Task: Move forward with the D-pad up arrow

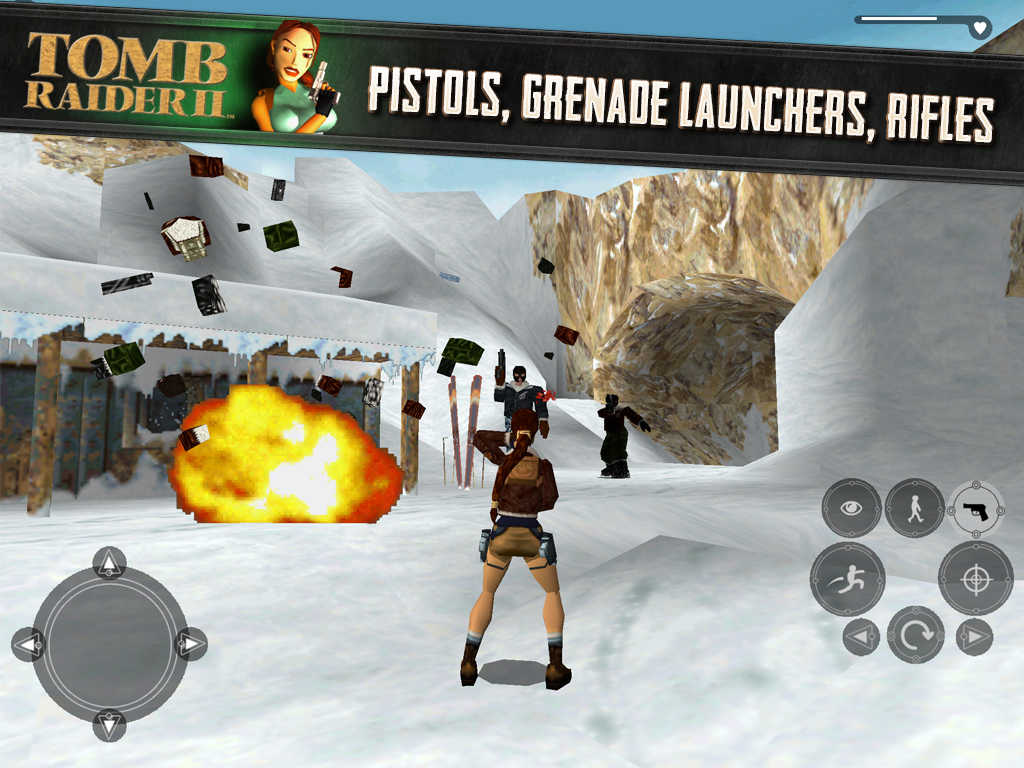Action: [109, 562]
